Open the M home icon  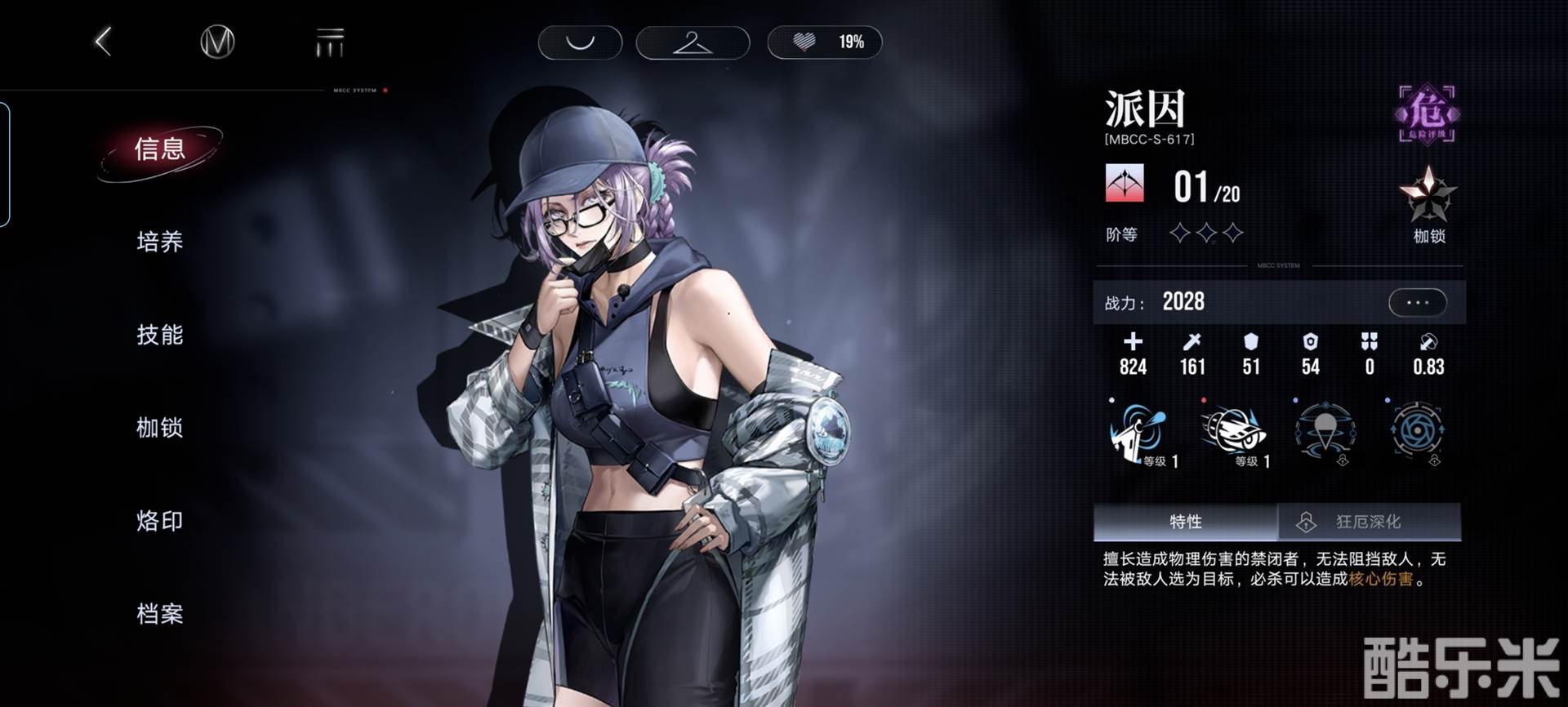(217, 42)
